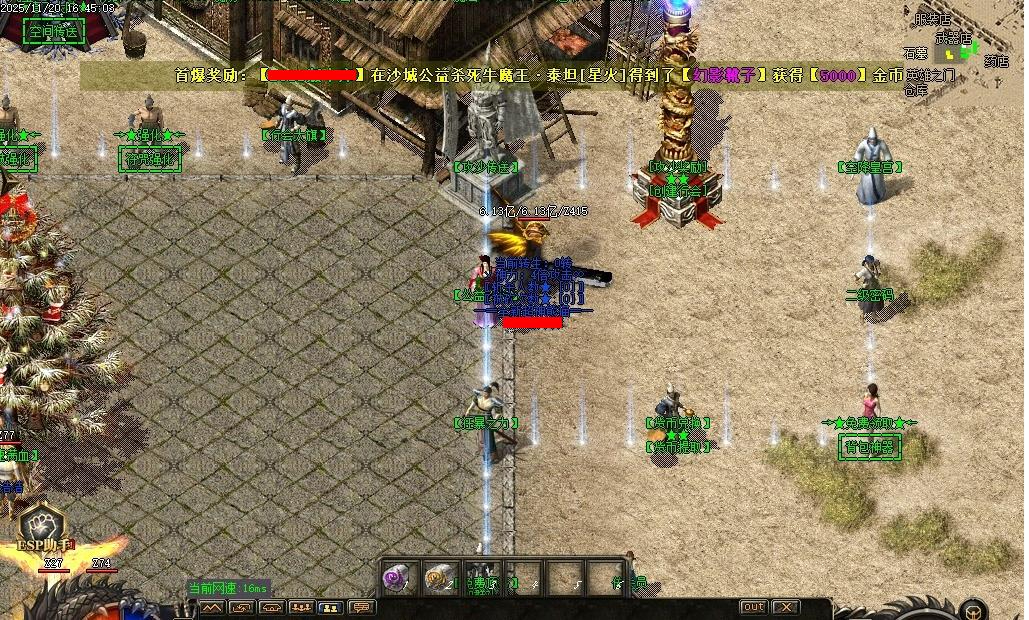The height and width of the screenshot is (620, 1029).
Task: Click the chat-bubble button on the bottom toolbar
Action: pyautogui.click(x=360, y=607)
